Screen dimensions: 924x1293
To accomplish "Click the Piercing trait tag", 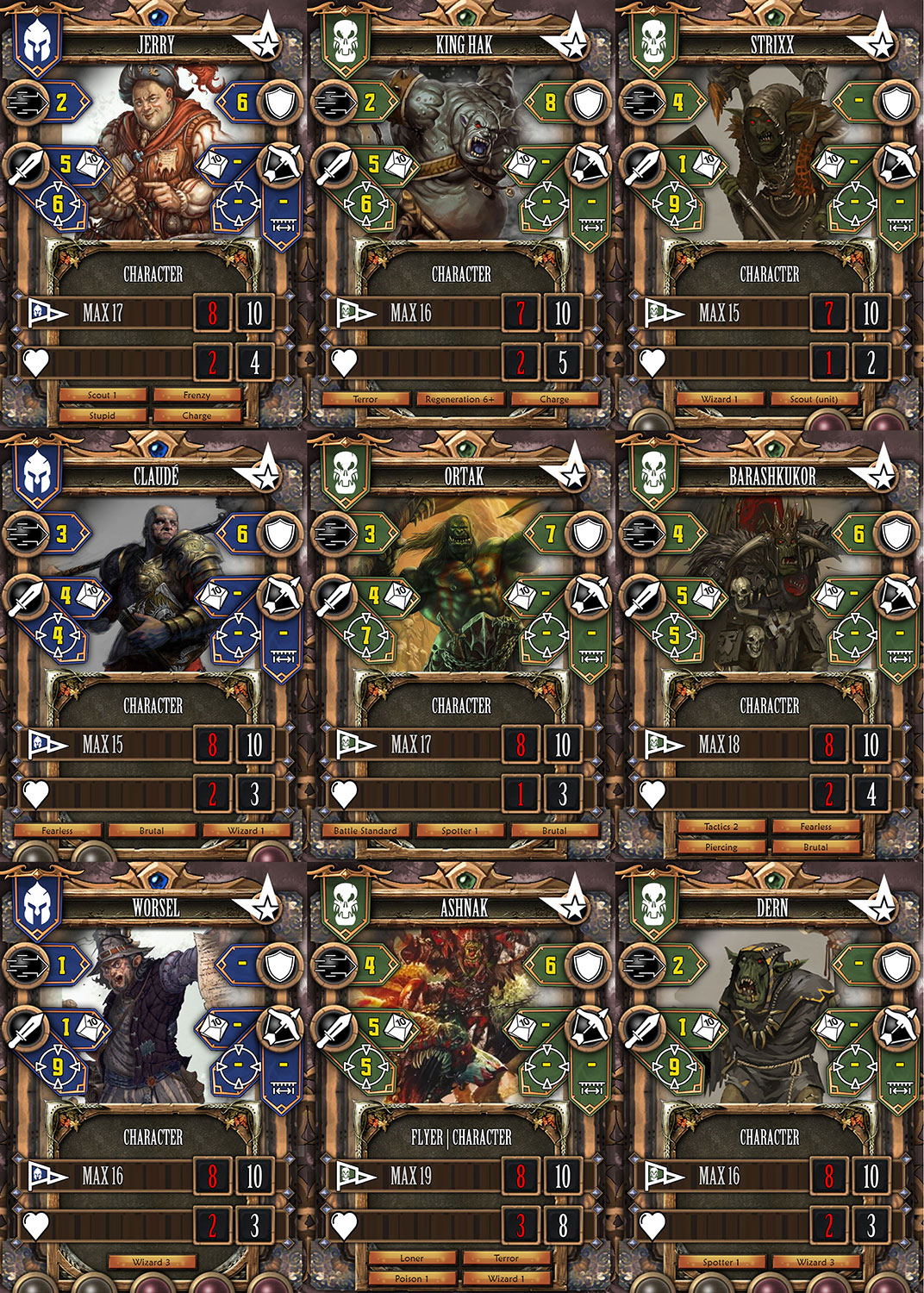I will [x=721, y=847].
